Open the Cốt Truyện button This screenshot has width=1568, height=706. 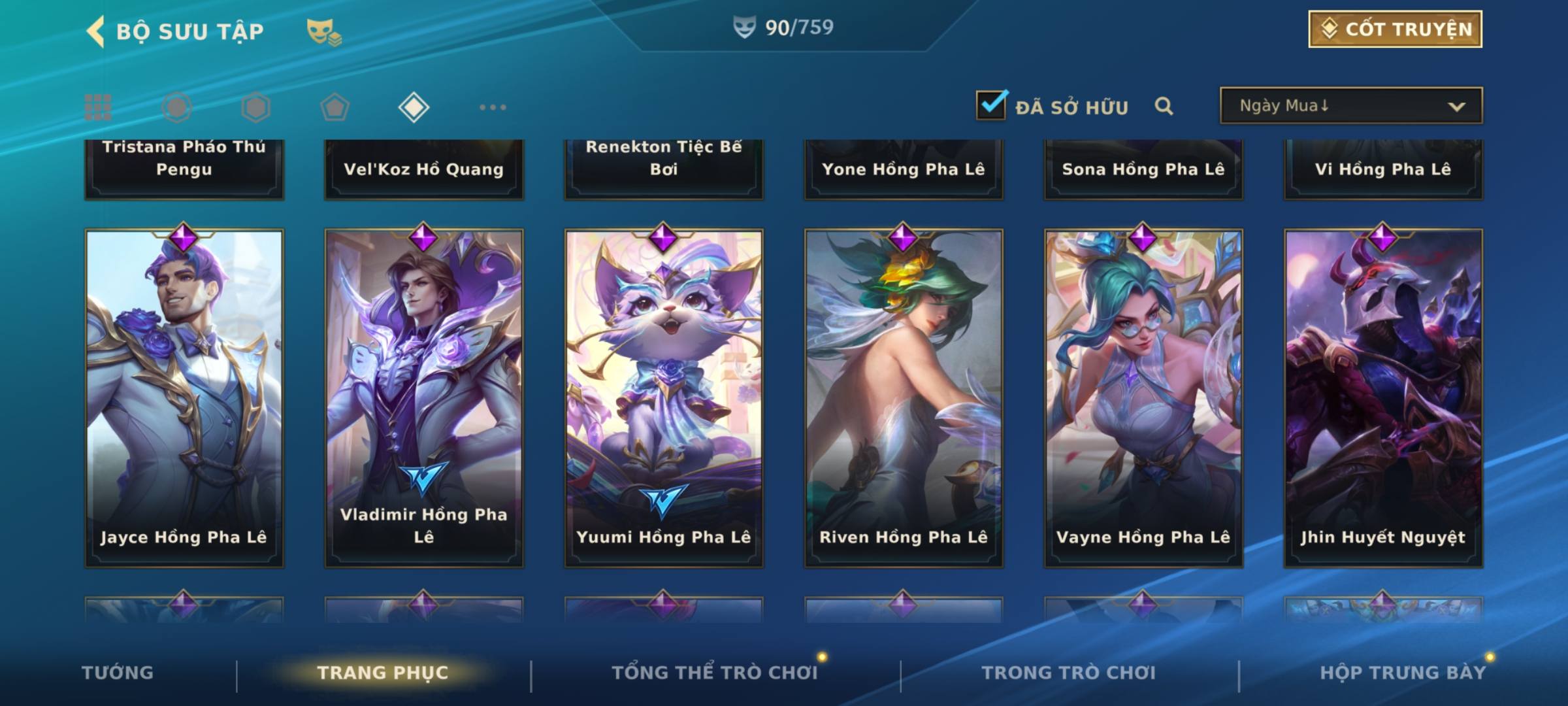coord(1395,29)
